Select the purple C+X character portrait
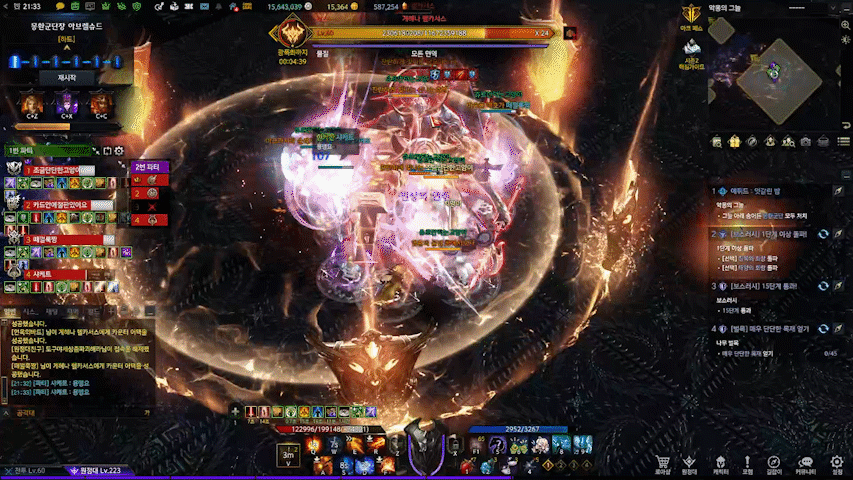The image size is (853, 480). (x=67, y=103)
